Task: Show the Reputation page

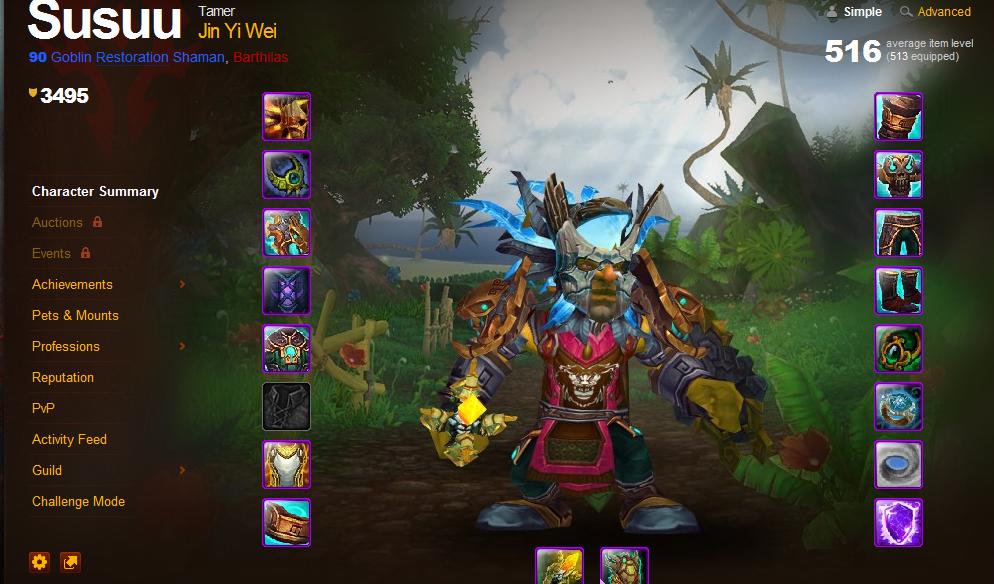Action: click(x=63, y=377)
